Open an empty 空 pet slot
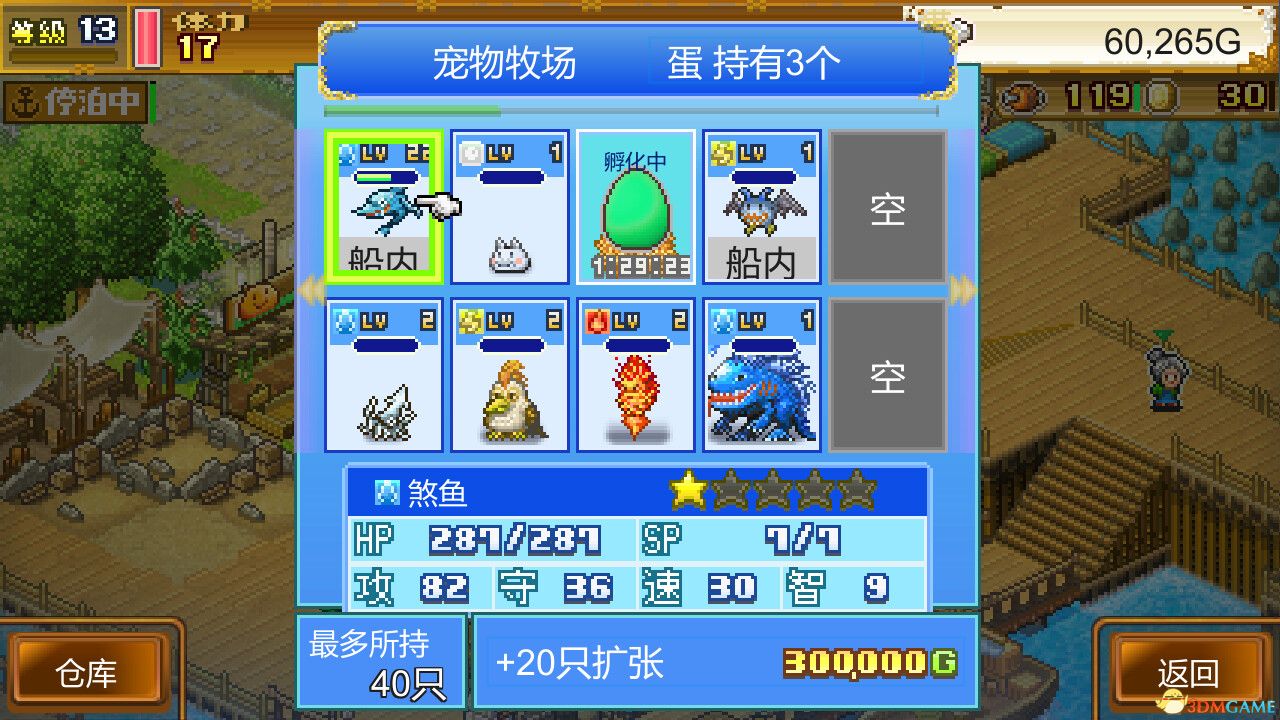Screen dimensions: 1280x720 pos(888,205)
